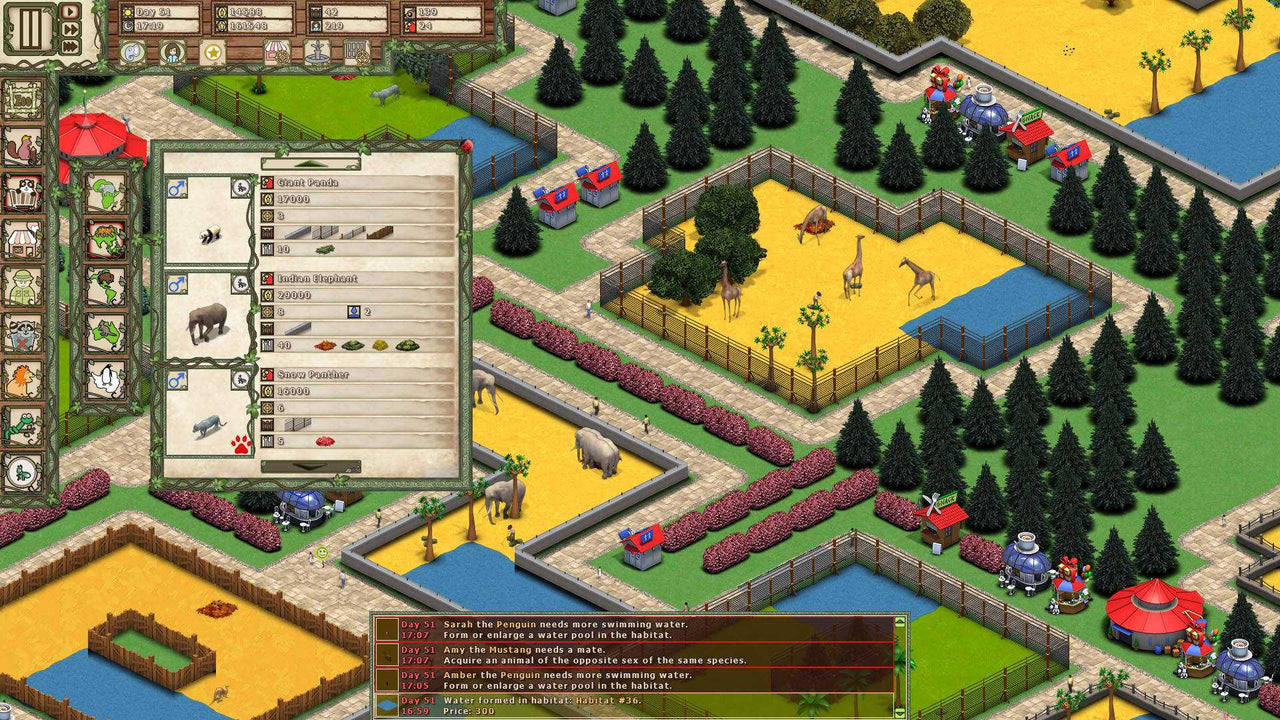Reveal more animals using the bottom arrow
Screen dimensions: 1280x720
[310, 465]
